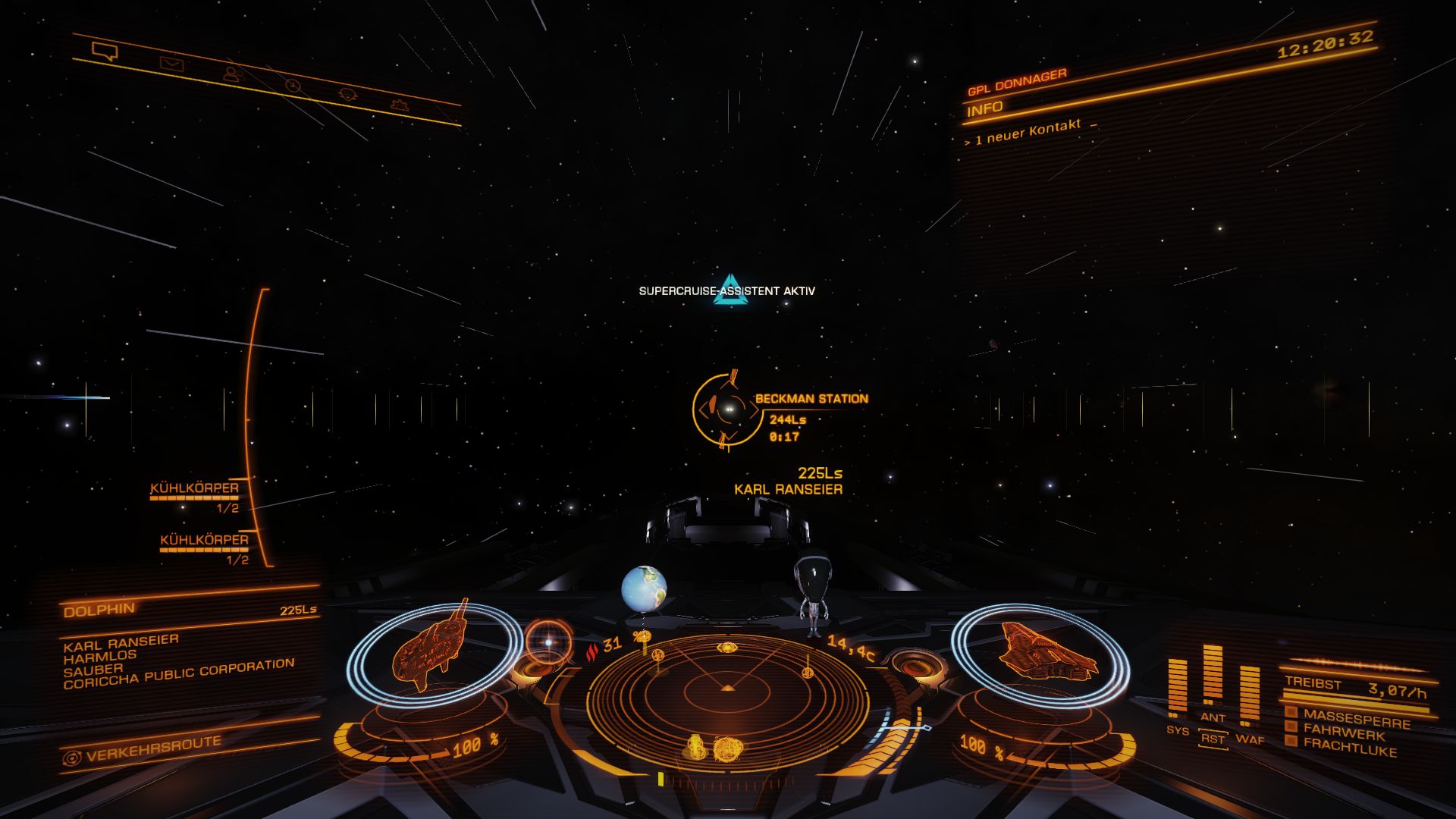This screenshot has height=819, width=1456.
Task: Open the friends social tab
Action: click(232, 74)
